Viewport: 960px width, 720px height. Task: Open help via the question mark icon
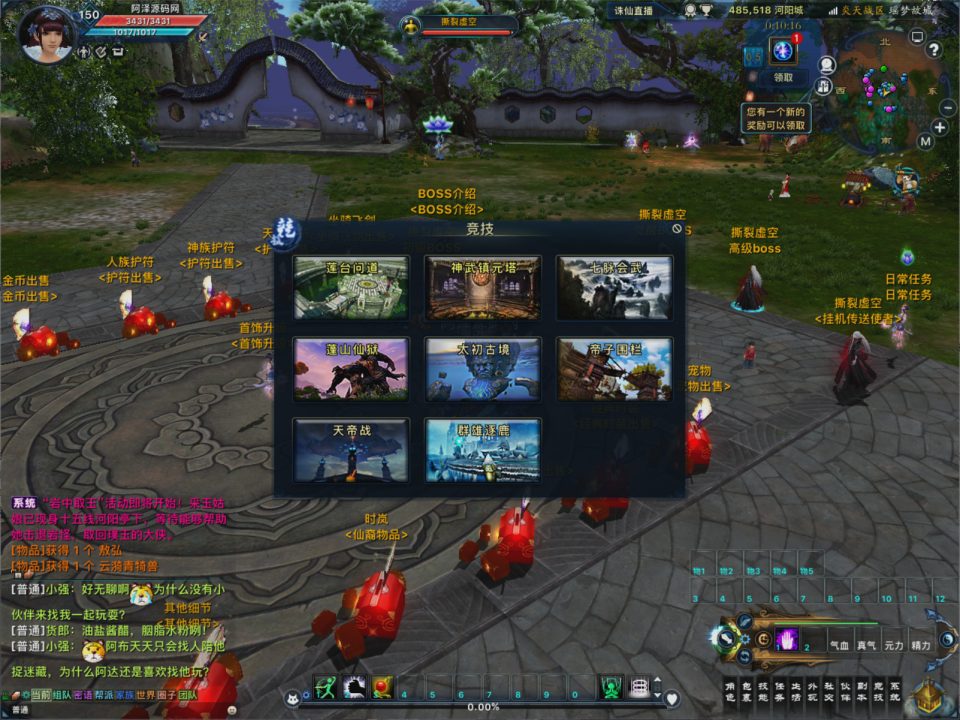(x=934, y=49)
